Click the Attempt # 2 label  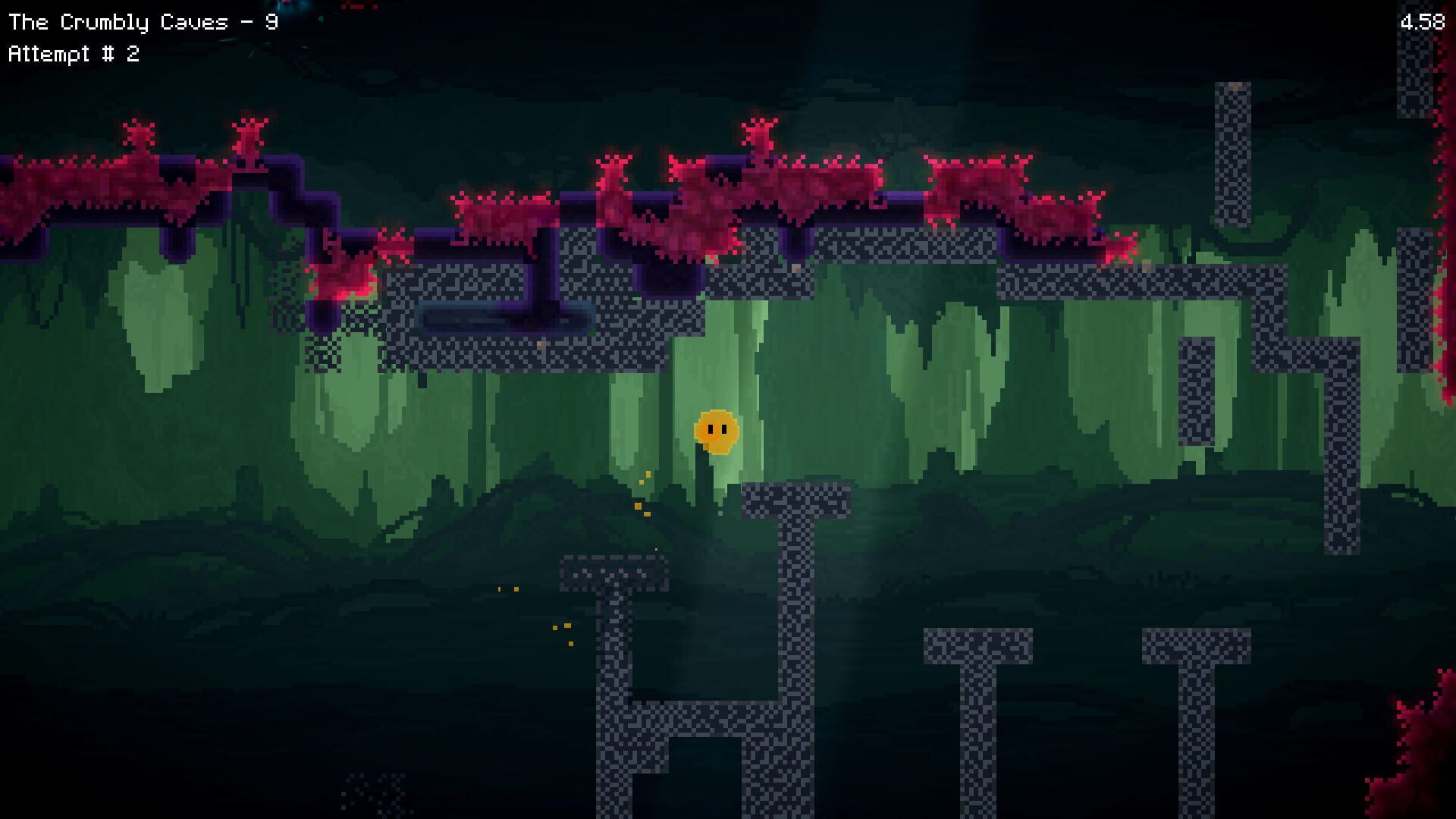[76, 53]
